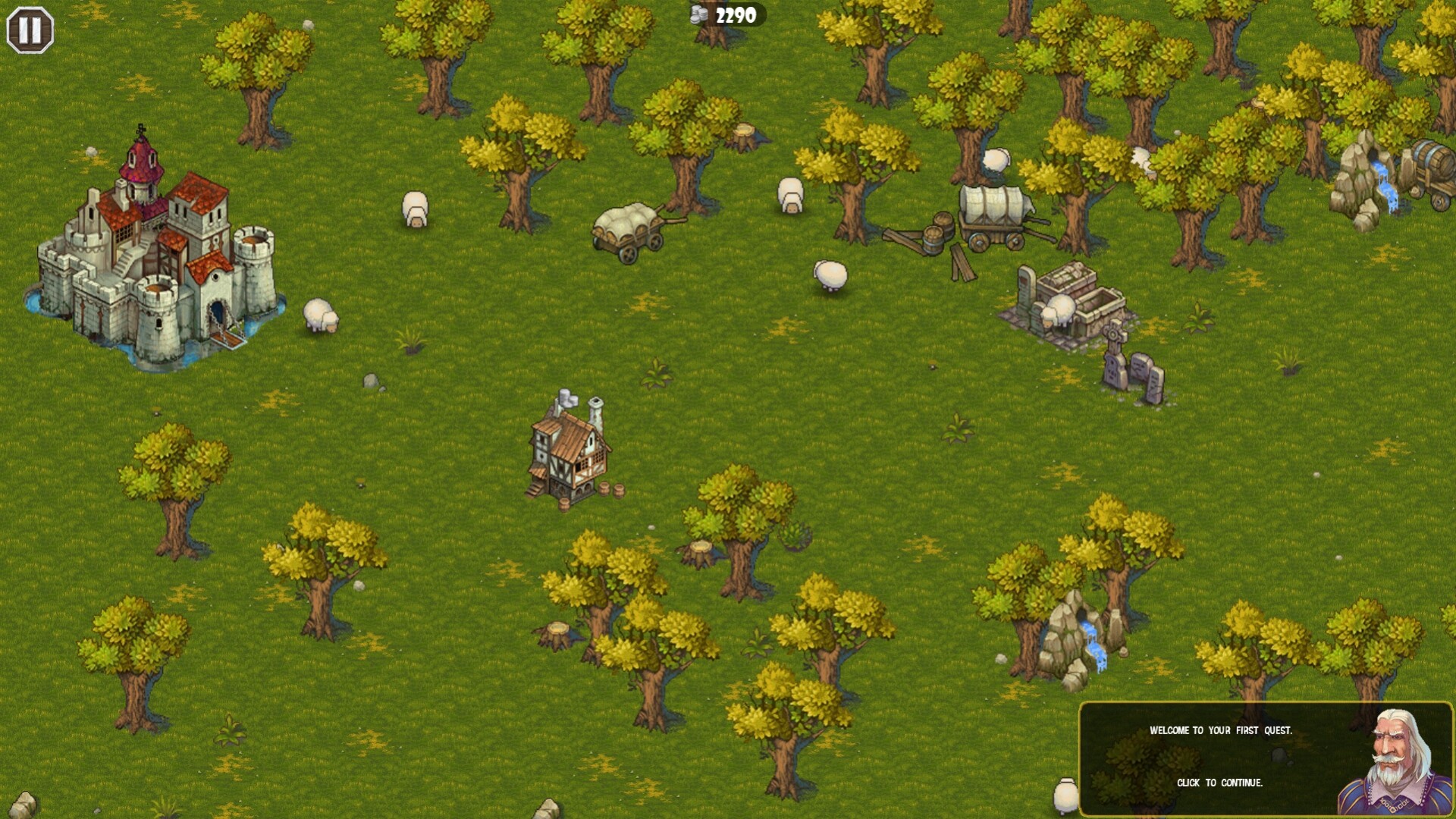
Task: Click the sheep grazing near the castle gate
Action: (318, 315)
